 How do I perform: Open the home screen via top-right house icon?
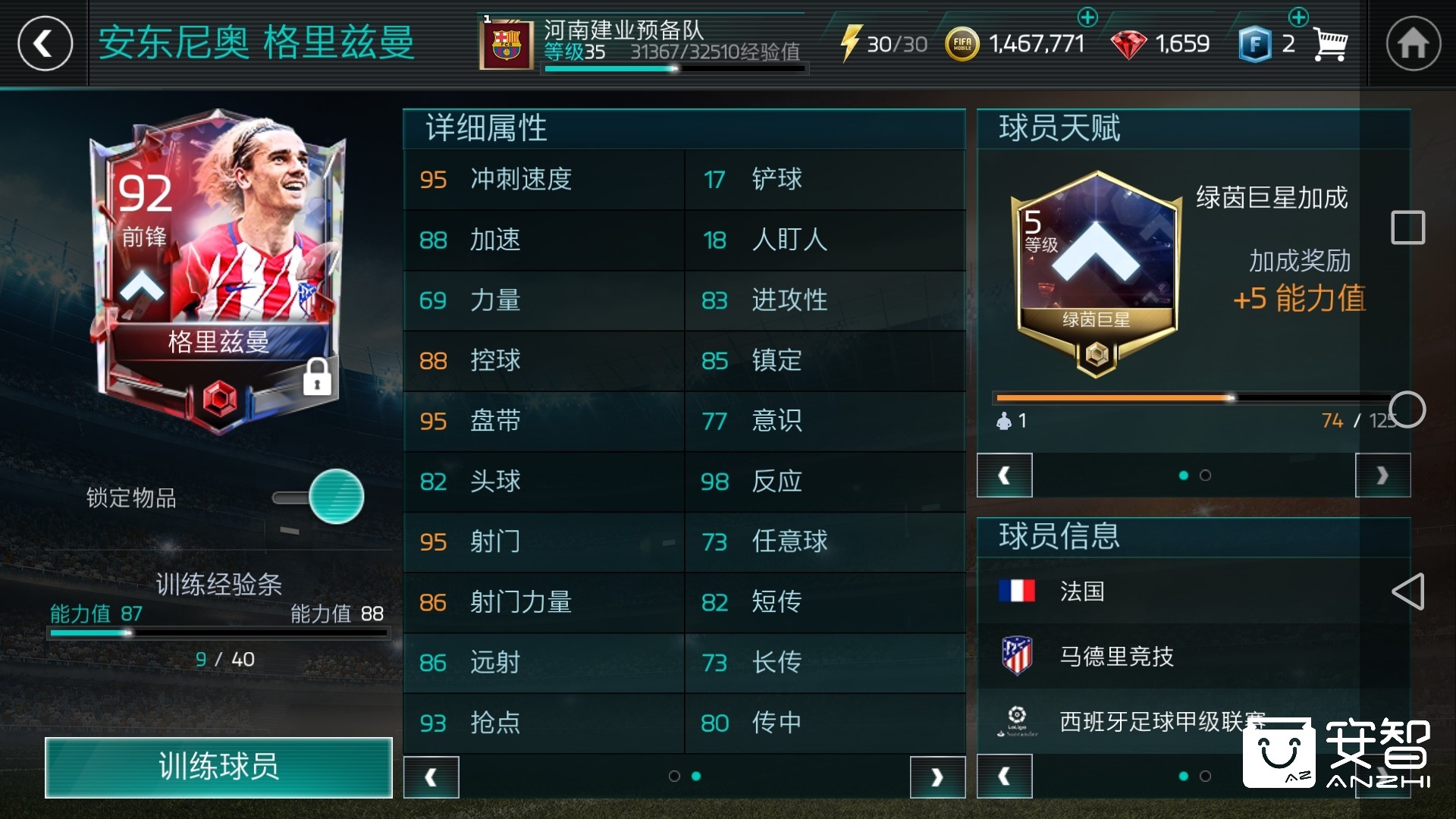click(x=1412, y=43)
